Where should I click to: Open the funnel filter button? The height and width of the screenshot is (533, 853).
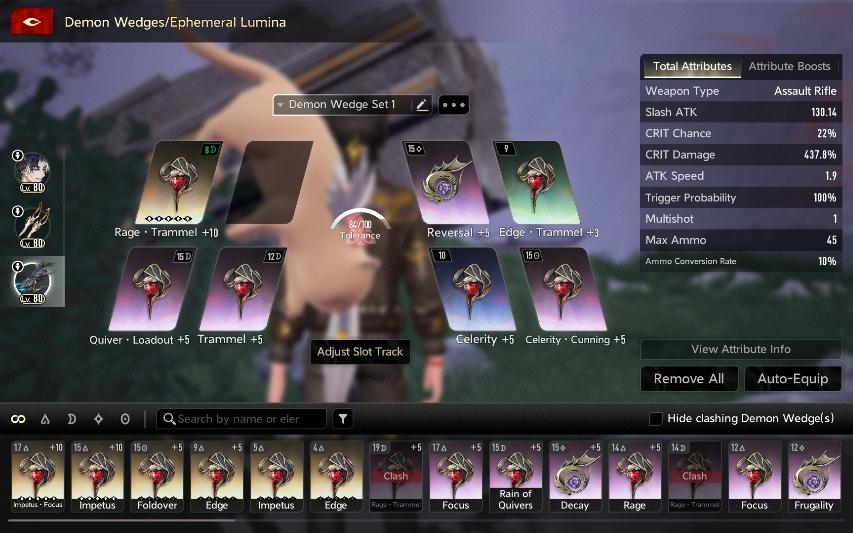(343, 419)
